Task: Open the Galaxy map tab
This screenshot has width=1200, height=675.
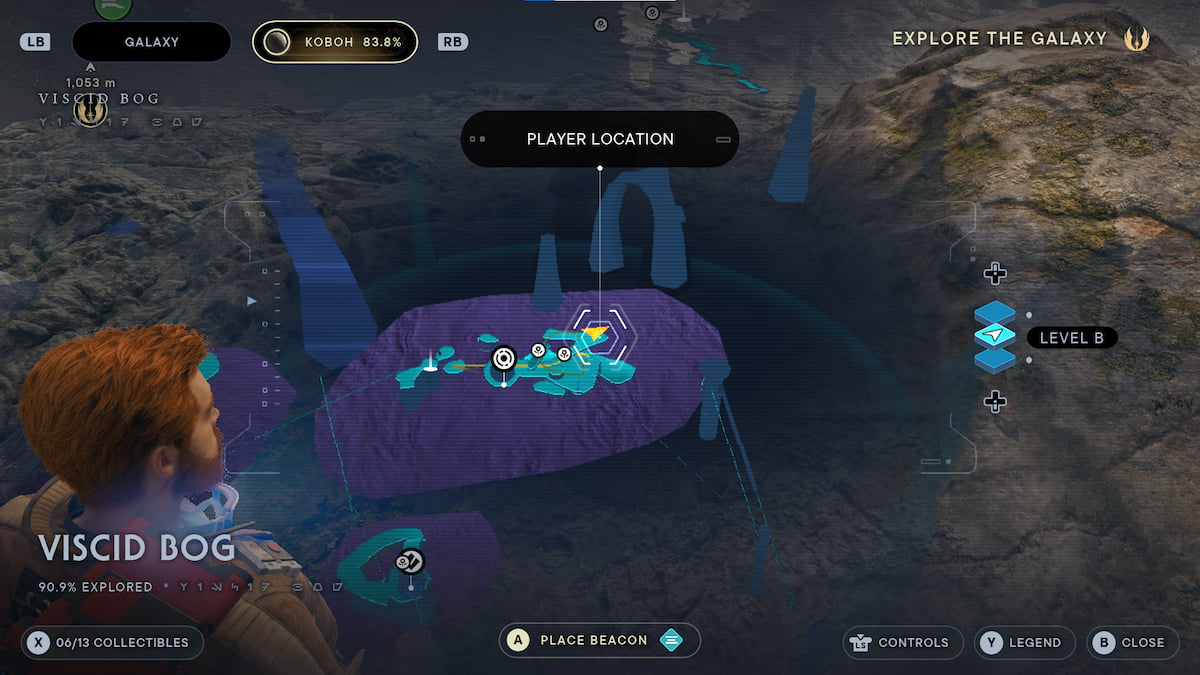Action: 151,42
